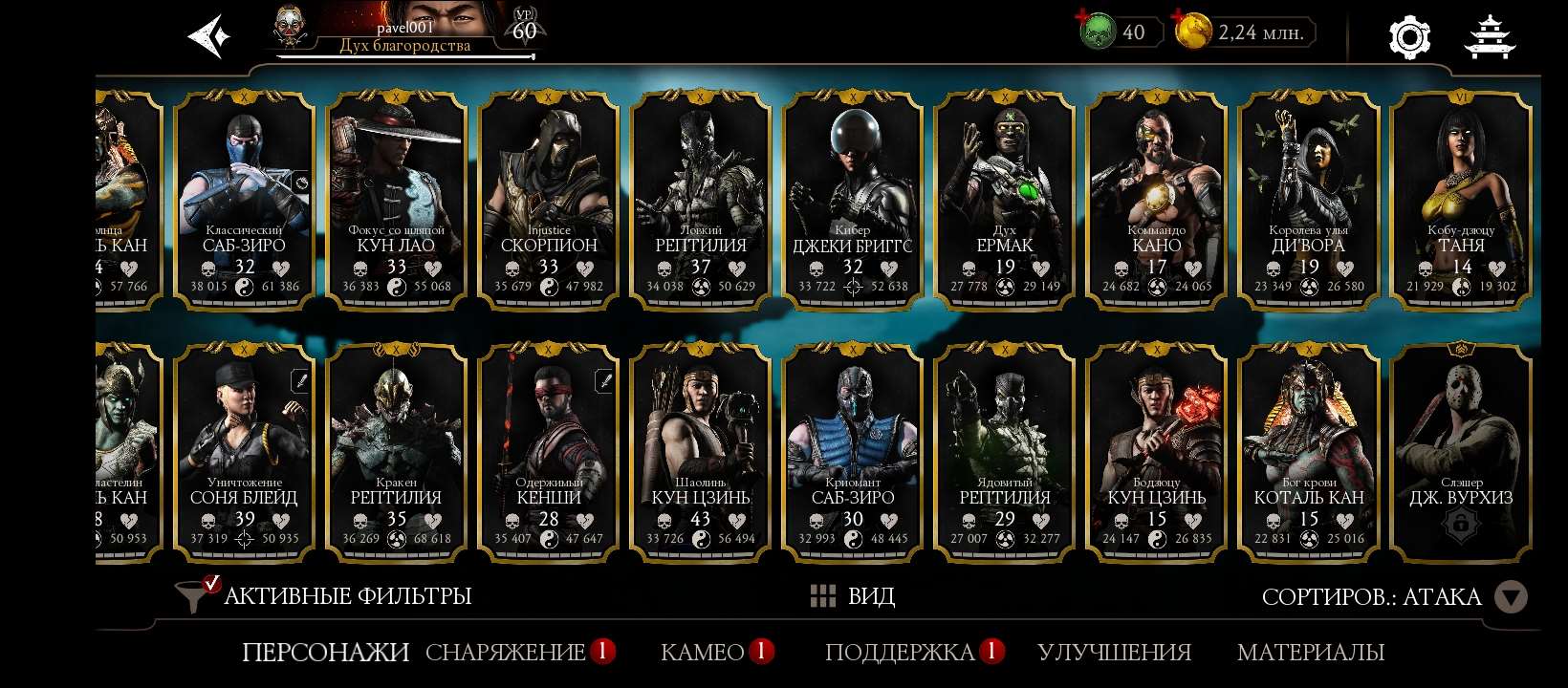Viewport: 1568px width, 688px height.
Task: Click the АКТИВНЫЕ ФИЛЬТРЫ label
Action: coord(346,595)
